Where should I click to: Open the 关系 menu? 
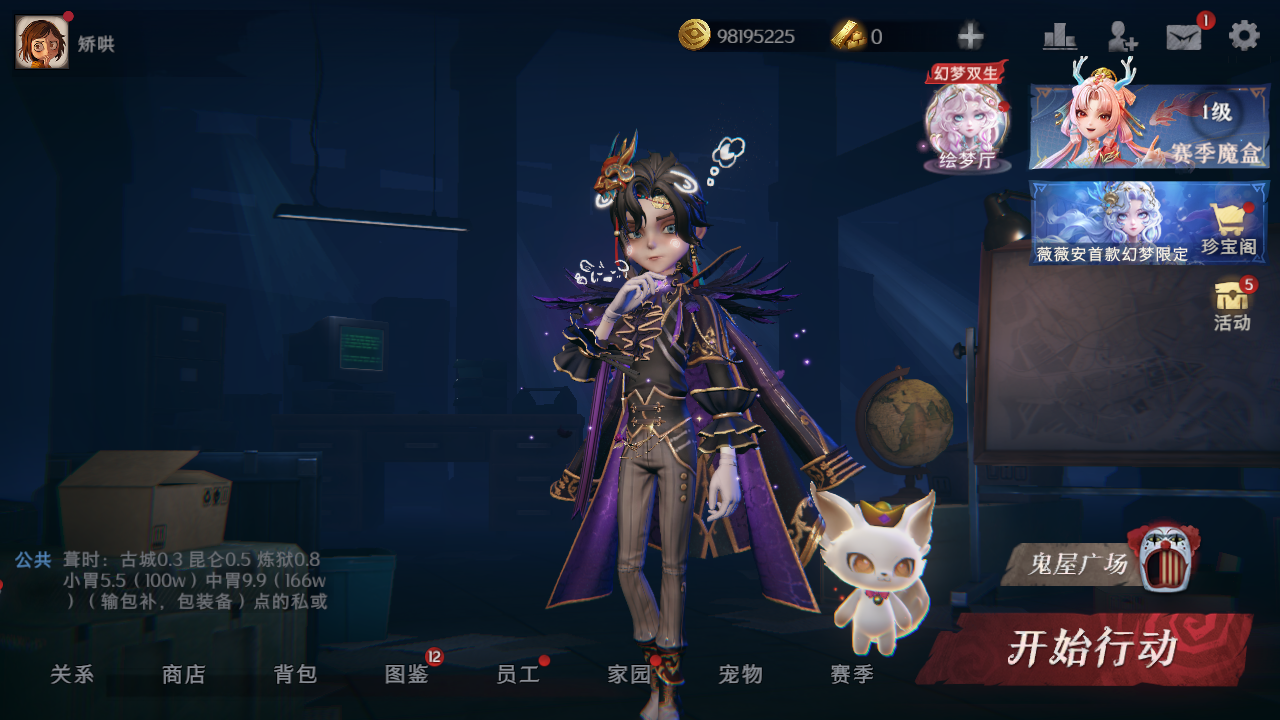[x=72, y=675]
